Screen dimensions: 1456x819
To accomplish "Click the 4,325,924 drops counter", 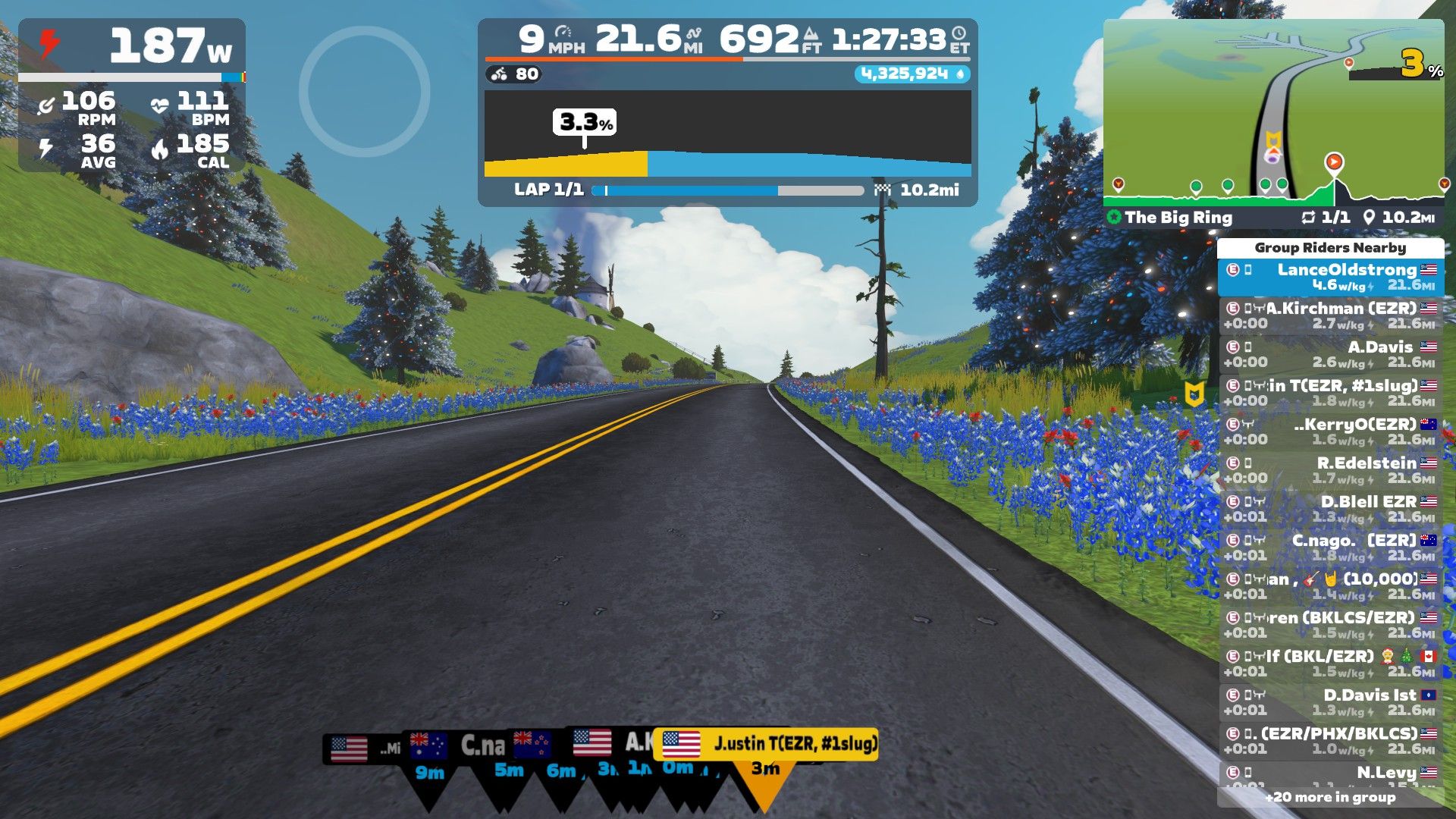I will (x=912, y=74).
